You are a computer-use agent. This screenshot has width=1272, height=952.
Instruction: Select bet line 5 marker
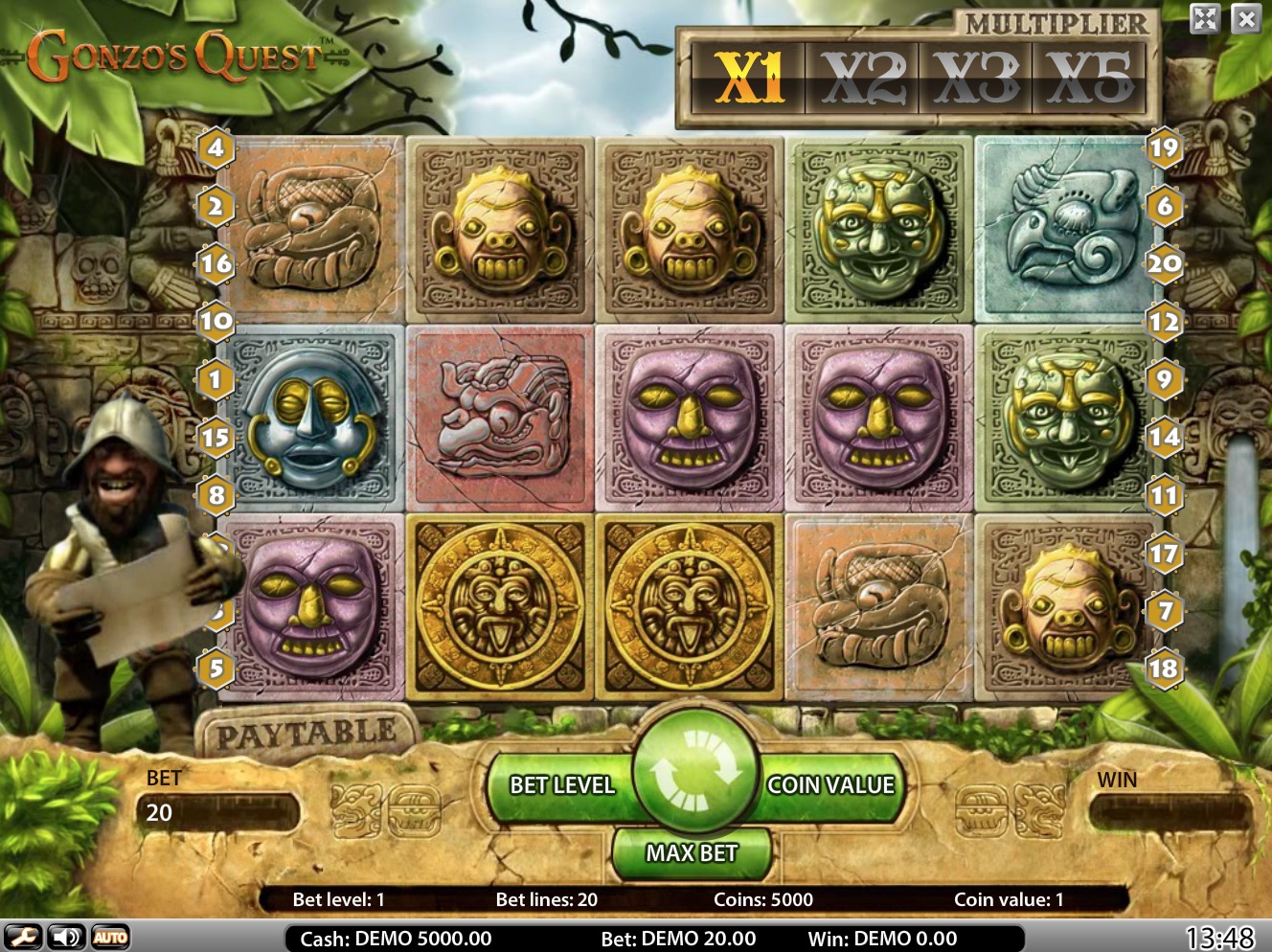[216, 669]
